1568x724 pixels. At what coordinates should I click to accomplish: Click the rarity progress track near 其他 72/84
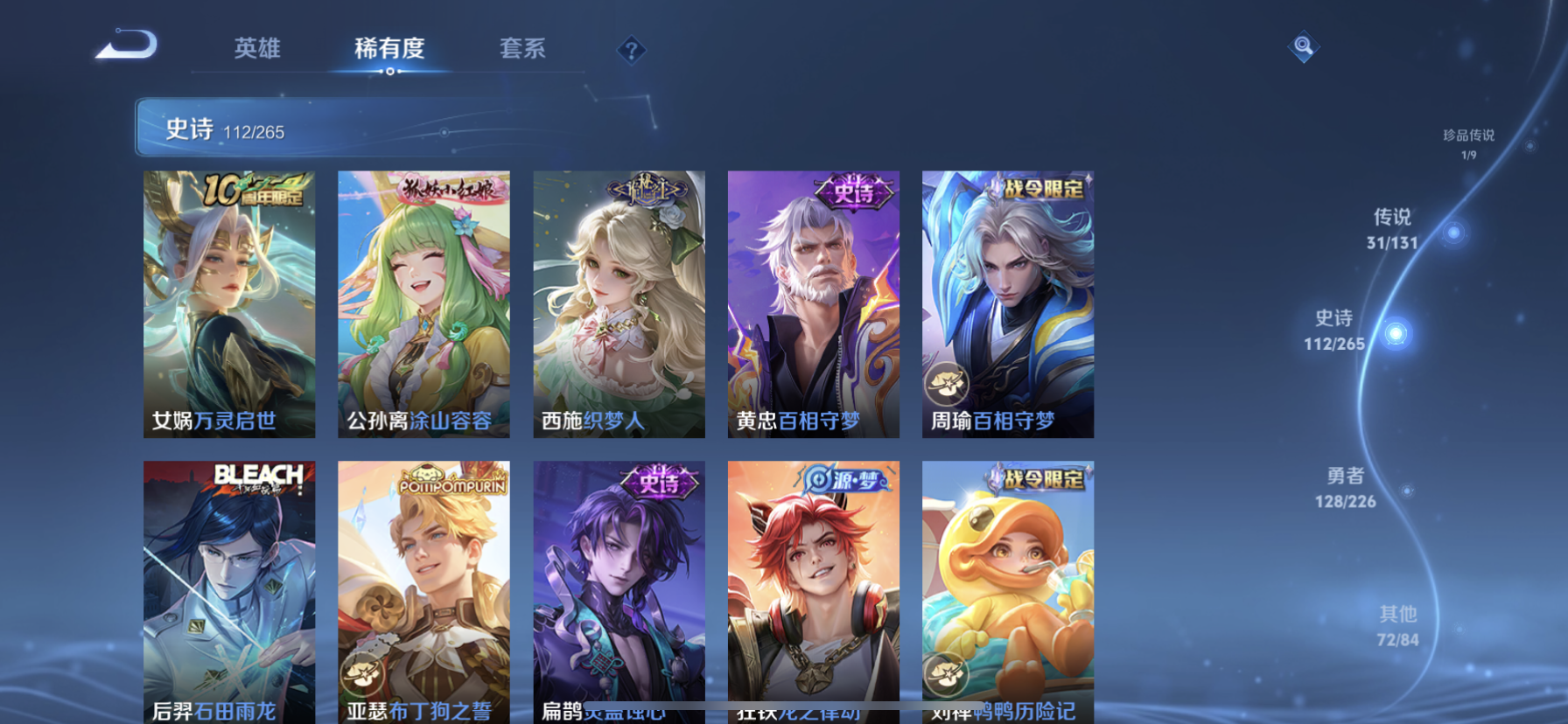[1396, 623]
